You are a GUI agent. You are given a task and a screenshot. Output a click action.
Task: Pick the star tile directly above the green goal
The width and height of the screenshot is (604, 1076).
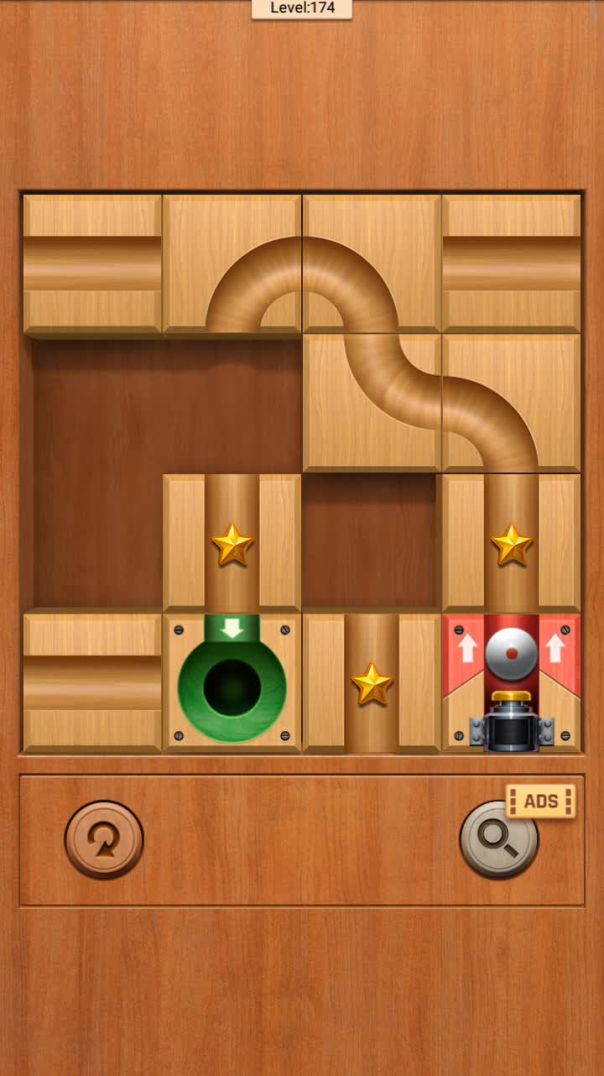pyautogui.click(x=232, y=543)
